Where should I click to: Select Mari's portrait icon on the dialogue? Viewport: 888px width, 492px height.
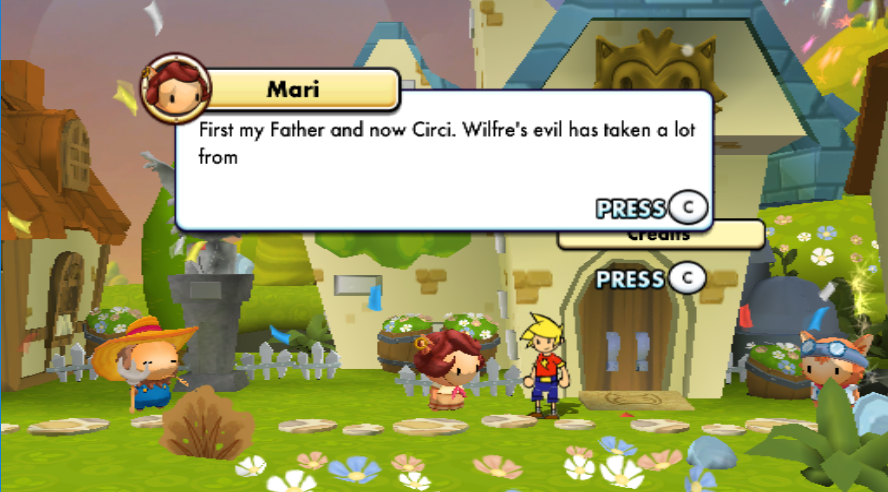(x=175, y=87)
